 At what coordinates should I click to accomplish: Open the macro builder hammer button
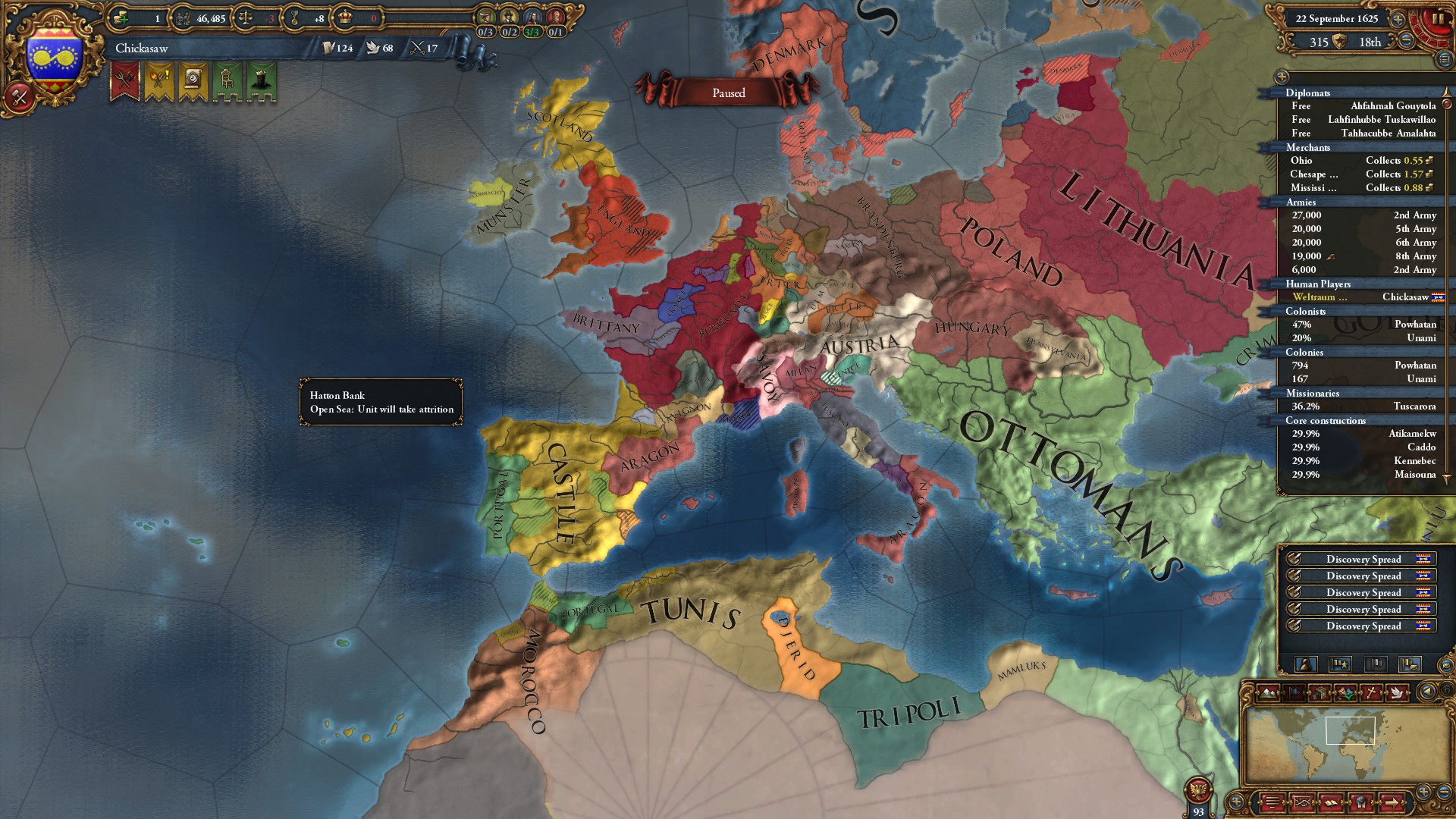(x=20, y=96)
